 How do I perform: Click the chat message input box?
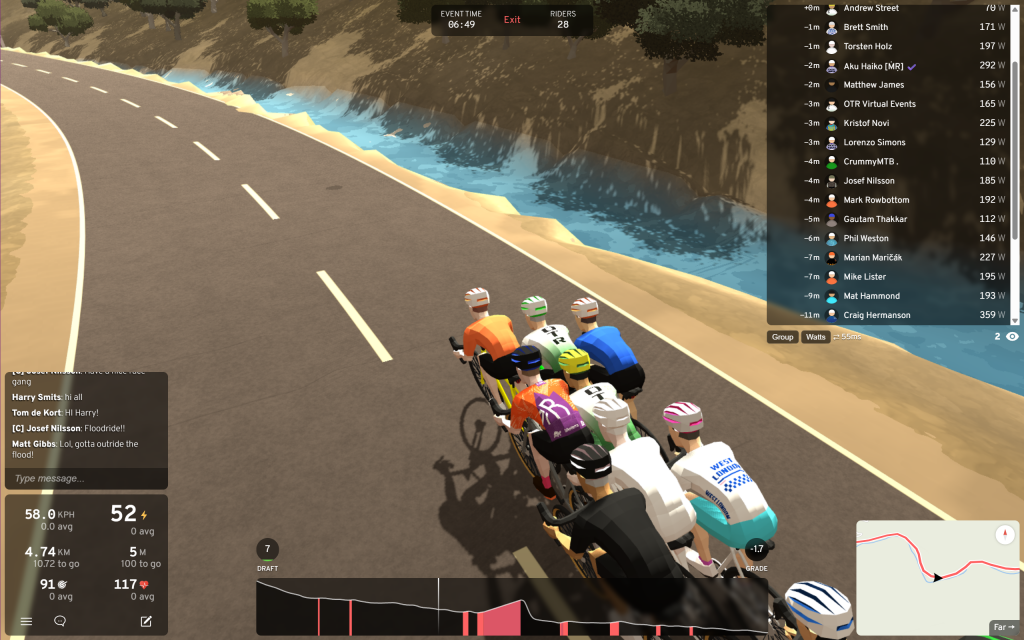pos(85,479)
